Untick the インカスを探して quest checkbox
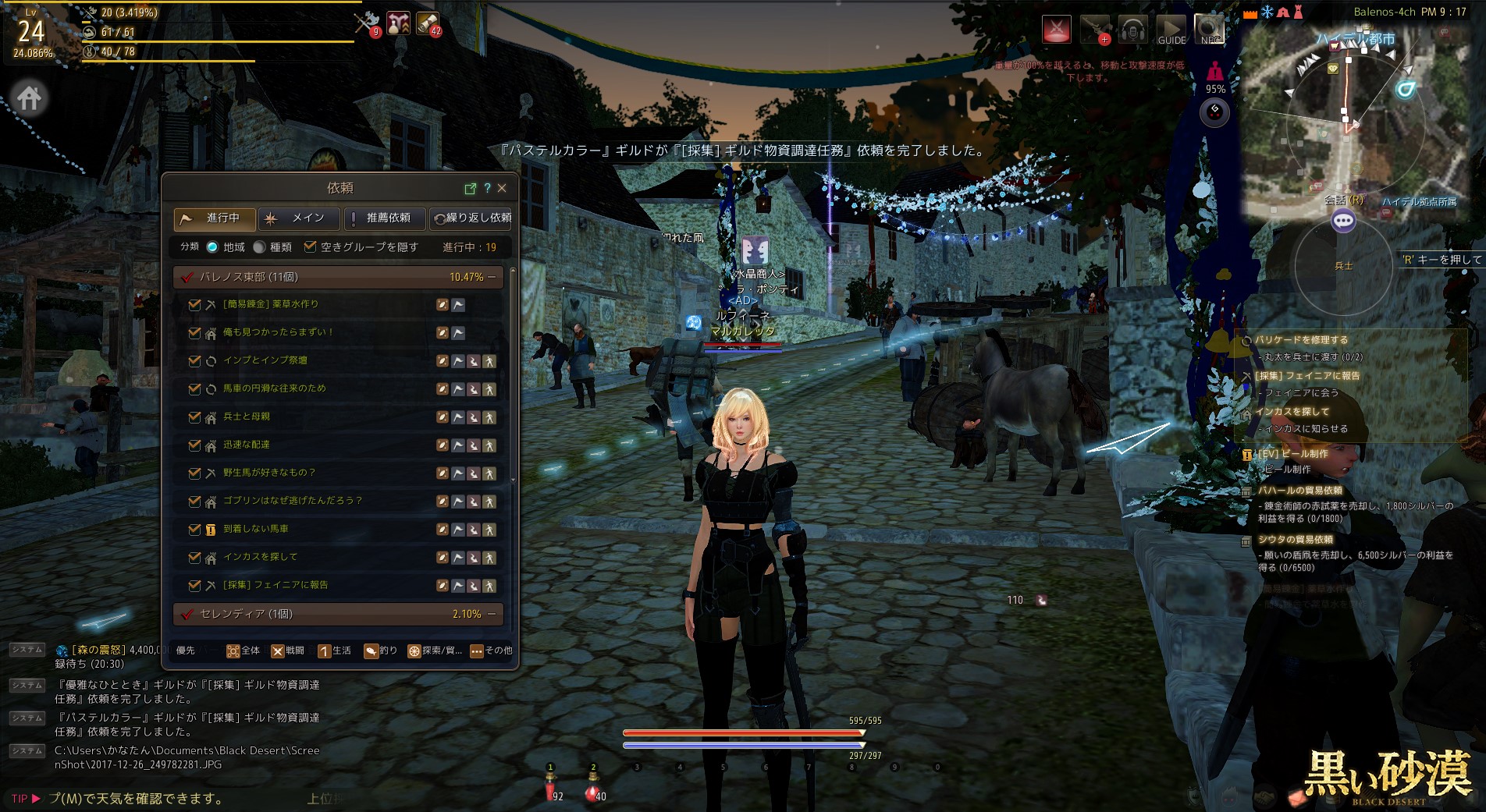The height and width of the screenshot is (812, 1486). tap(194, 558)
